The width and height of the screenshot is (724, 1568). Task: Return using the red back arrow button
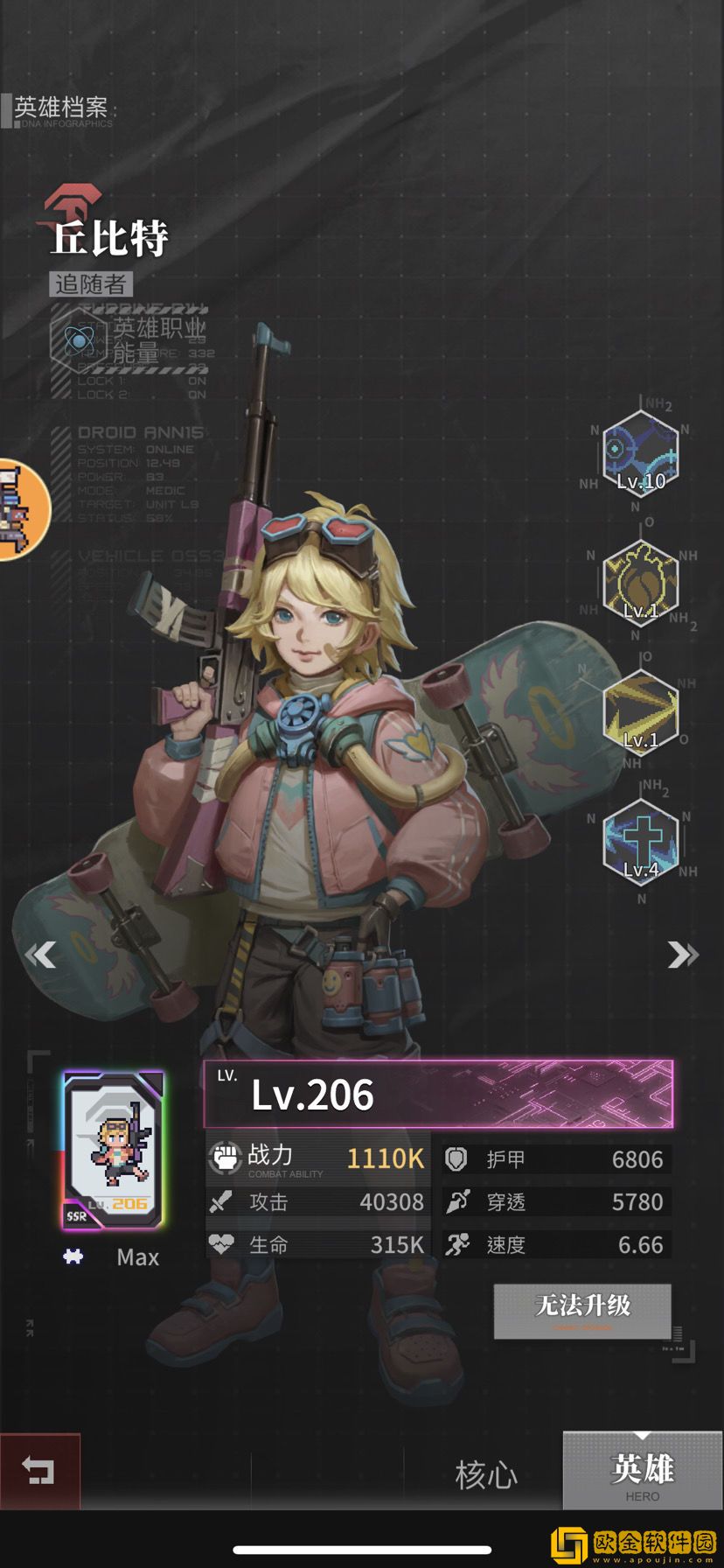click(39, 1471)
